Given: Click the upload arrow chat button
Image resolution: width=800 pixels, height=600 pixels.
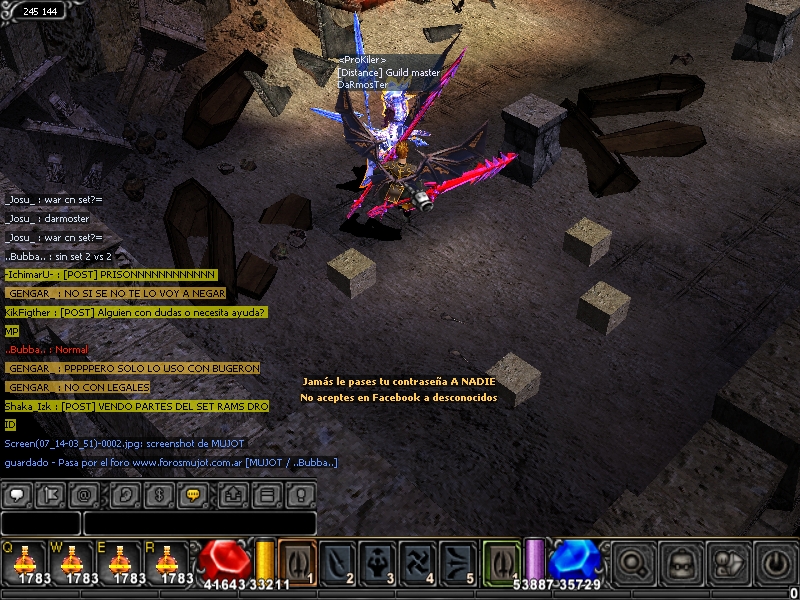Looking at the screenshot, I should [233, 494].
